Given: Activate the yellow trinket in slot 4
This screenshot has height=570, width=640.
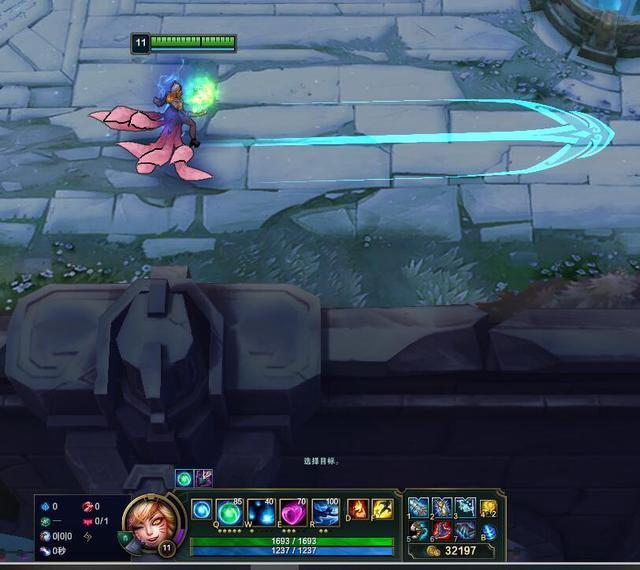Looking at the screenshot, I should pos(489,508).
